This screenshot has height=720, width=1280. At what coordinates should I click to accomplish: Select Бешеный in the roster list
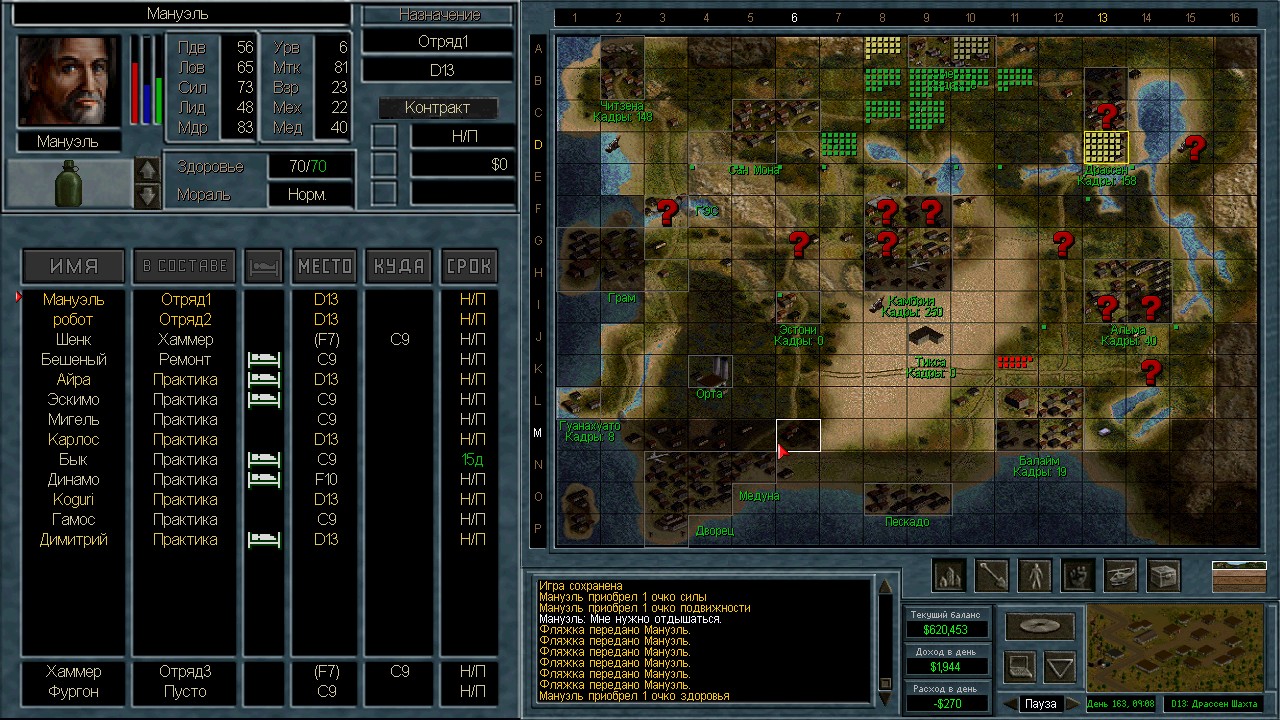(x=73, y=359)
